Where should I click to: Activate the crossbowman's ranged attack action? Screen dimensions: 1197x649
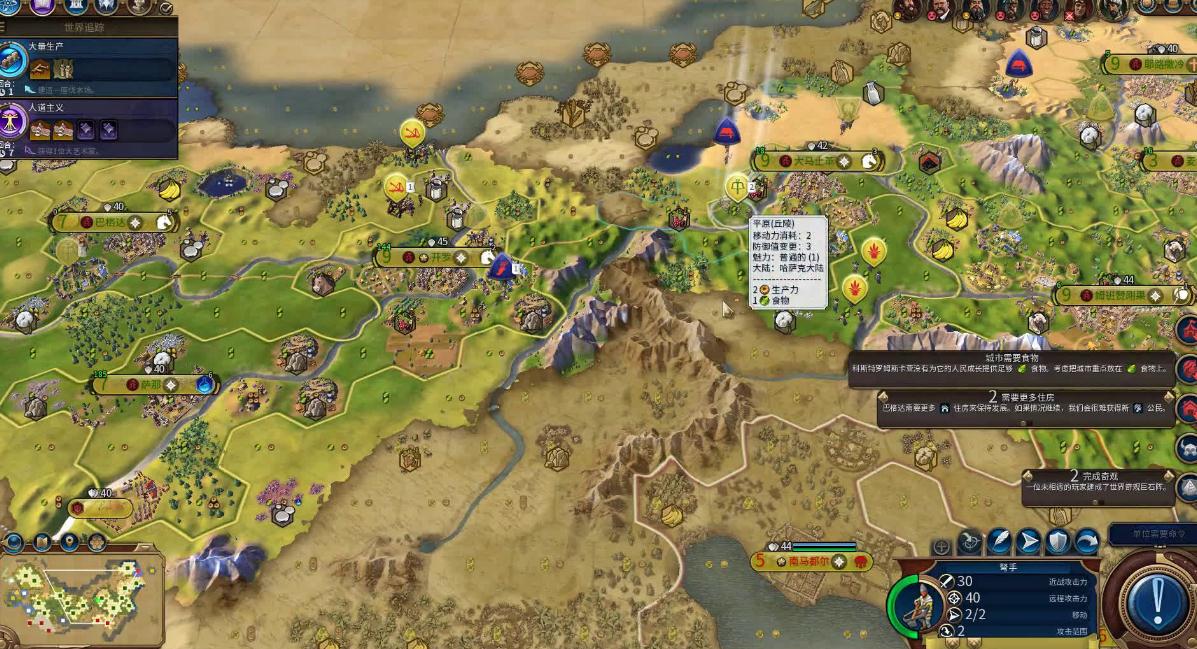pos(970,543)
